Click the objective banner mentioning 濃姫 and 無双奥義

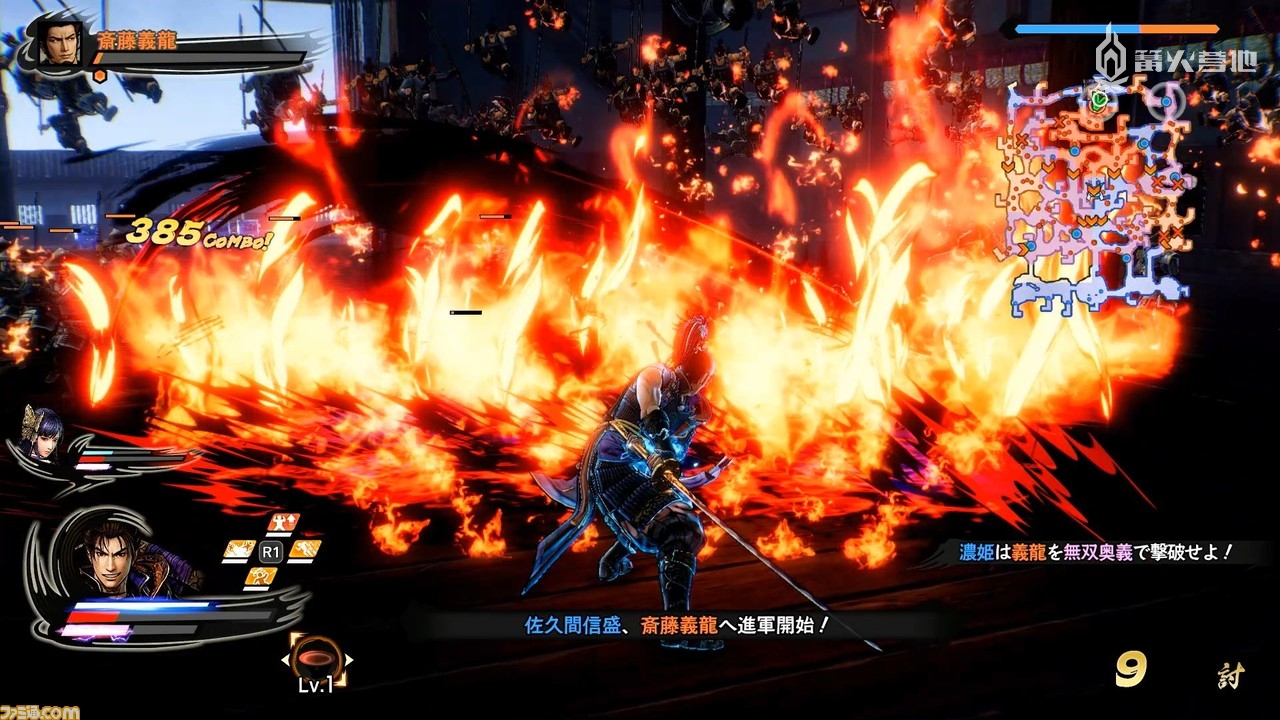(x=1095, y=551)
